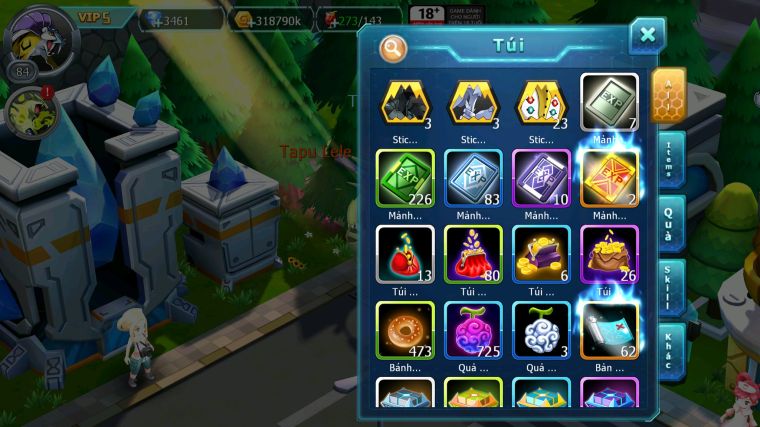The height and width of the screenshot is (427, 760).
Task: Pick the white fruit with 3
Action: pyautogui.click(x=541, y=330)
